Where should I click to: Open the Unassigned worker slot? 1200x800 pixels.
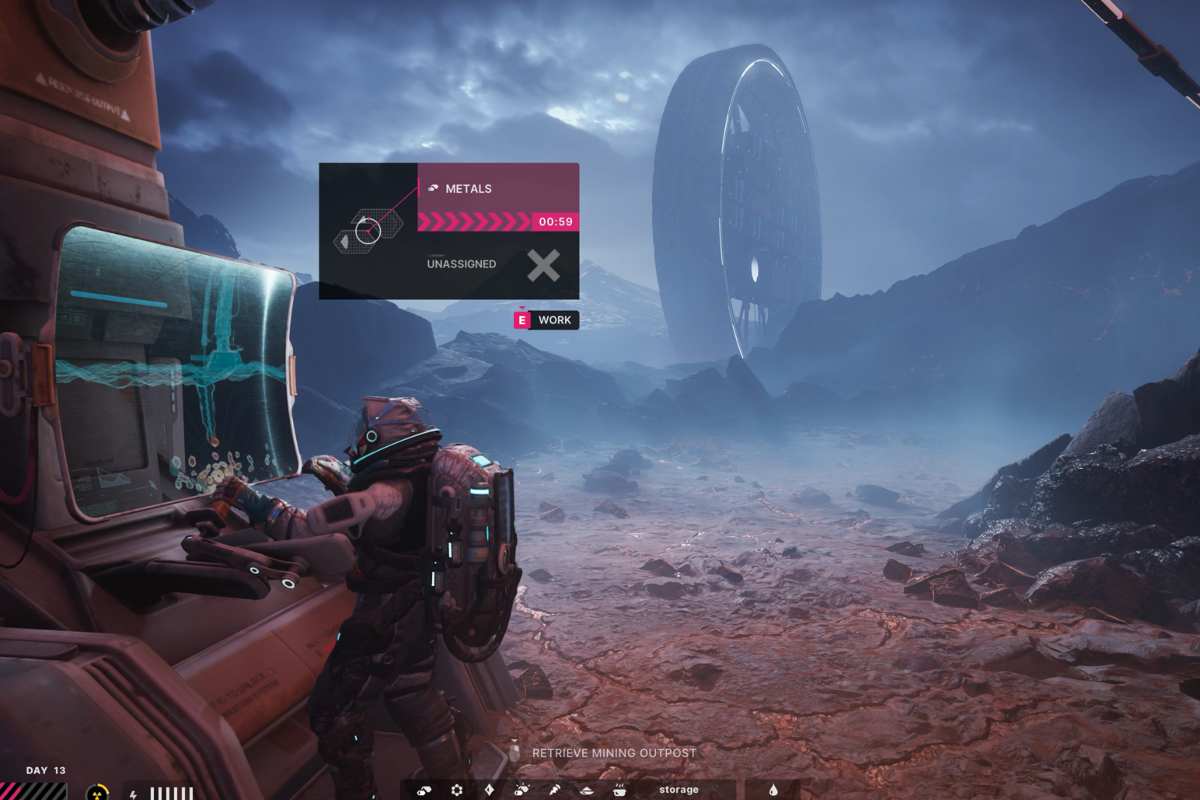pos(462,264)
